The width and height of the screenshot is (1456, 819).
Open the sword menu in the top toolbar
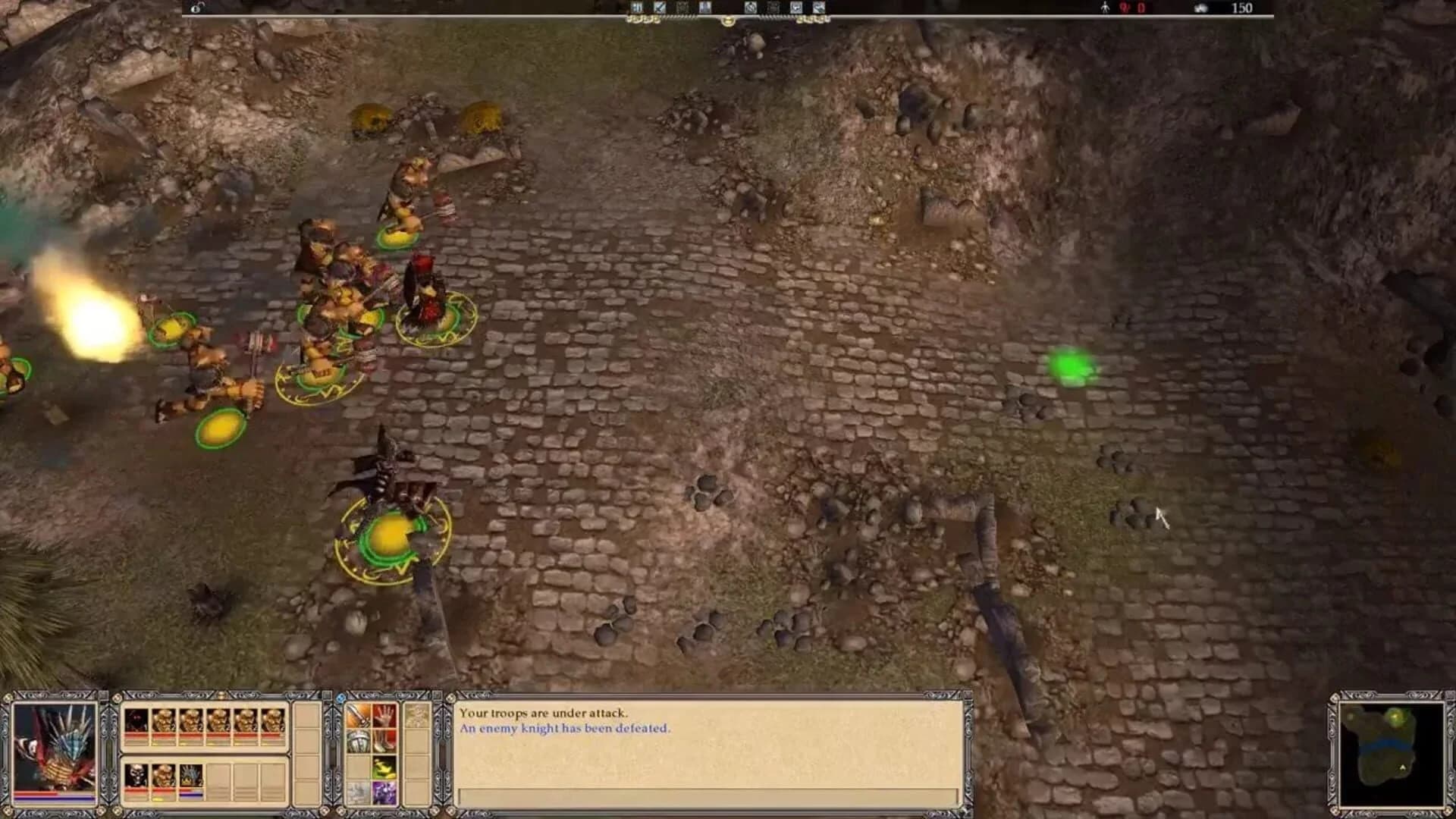point(660,8)
